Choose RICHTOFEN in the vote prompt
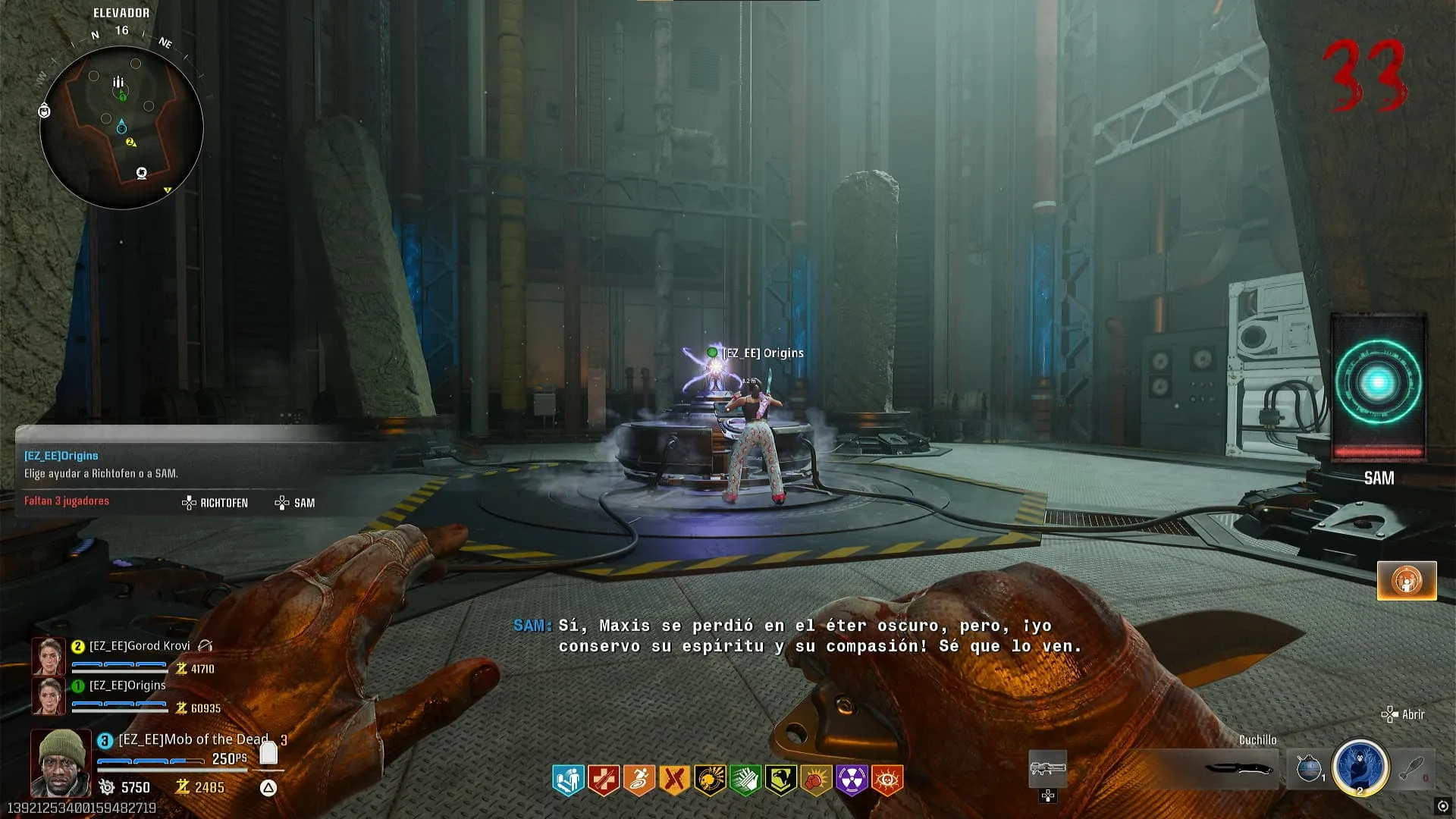 click(215, 503)
